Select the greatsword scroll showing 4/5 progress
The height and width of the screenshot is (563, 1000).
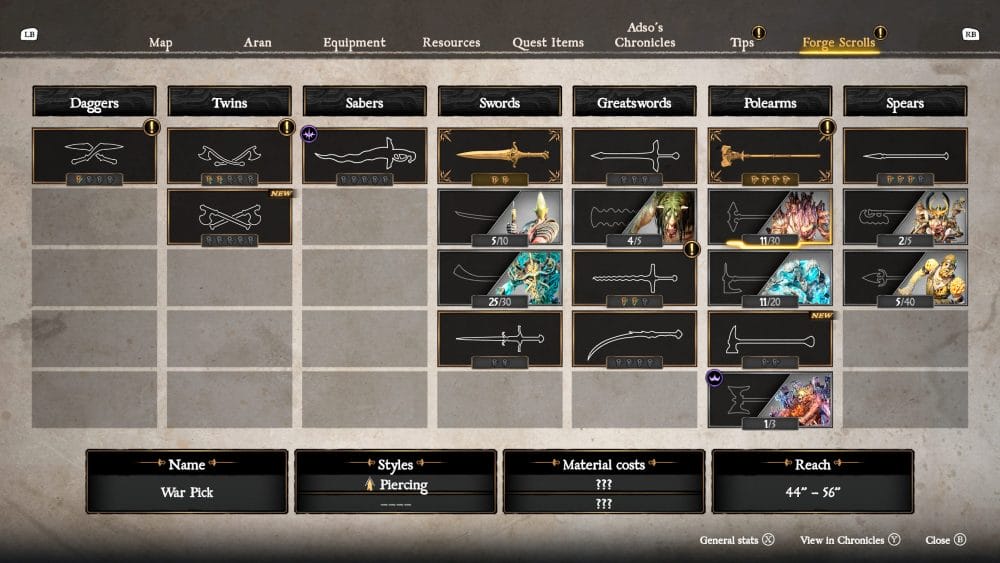click(635, 217)
